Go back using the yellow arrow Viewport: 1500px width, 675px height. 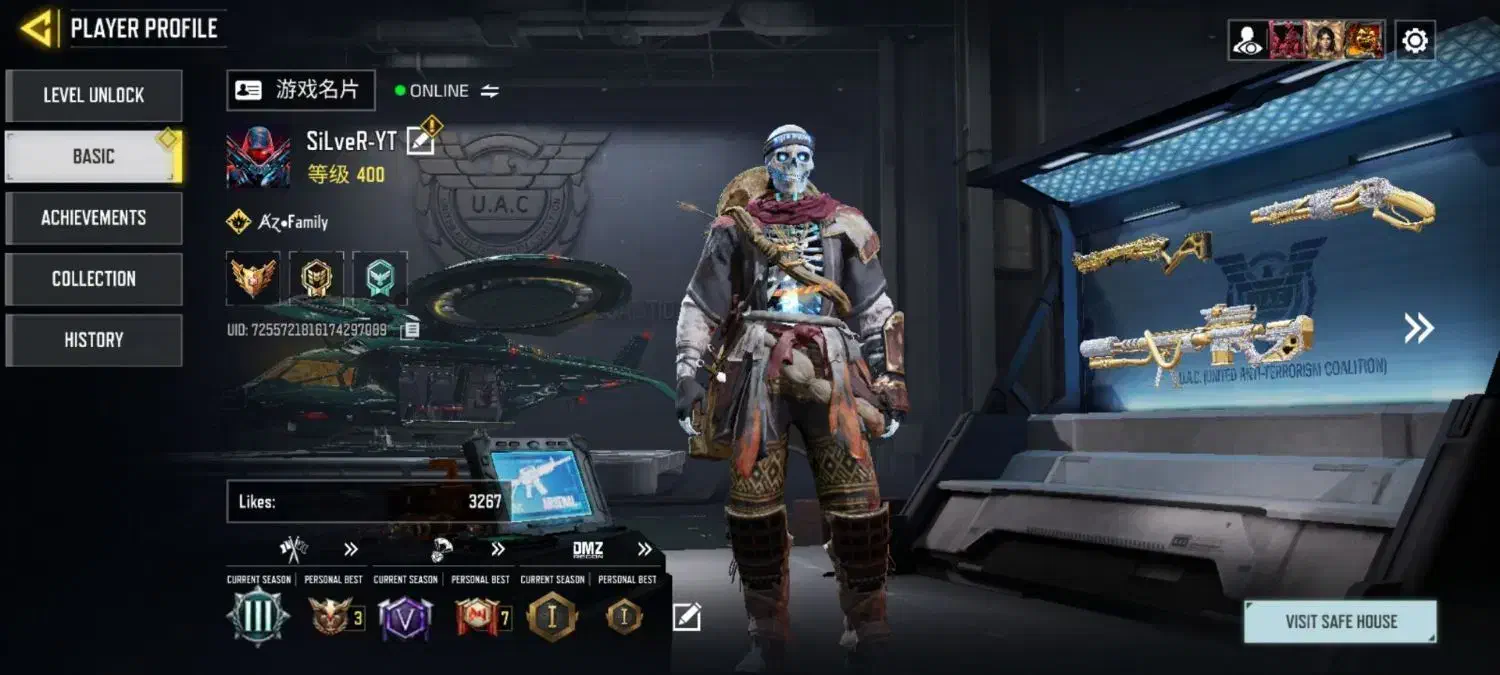tap(37, 28)
